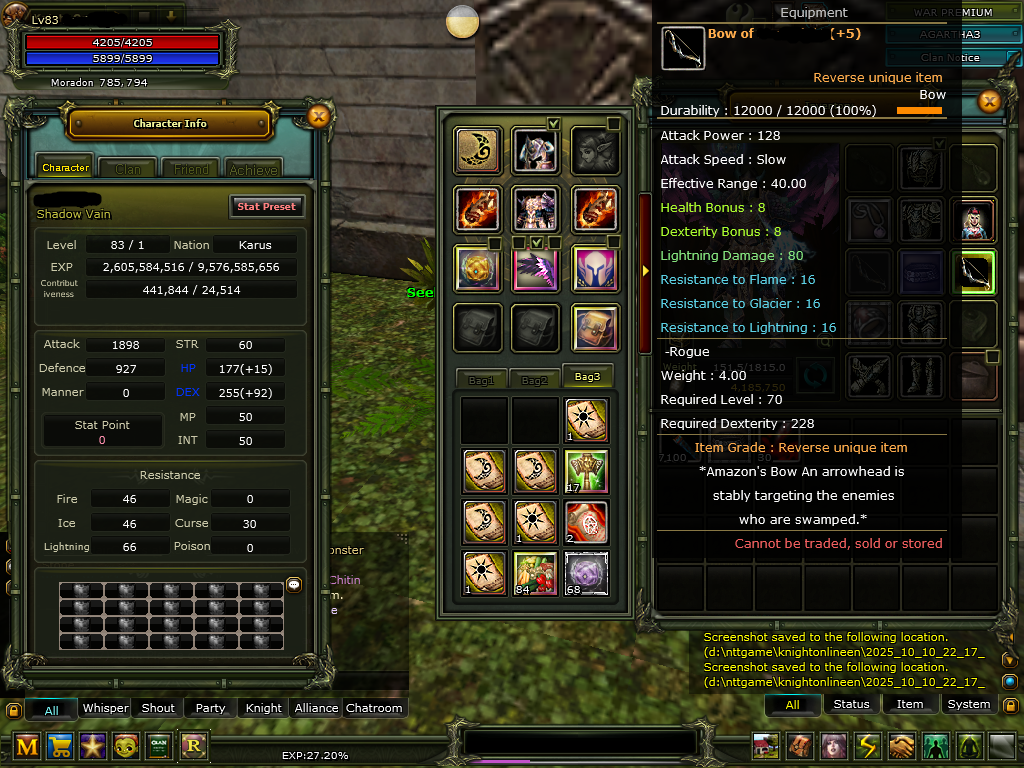The image size is (1024, 768).
Task: Select the red scroll stack of 2
Action: coord(588,522)
